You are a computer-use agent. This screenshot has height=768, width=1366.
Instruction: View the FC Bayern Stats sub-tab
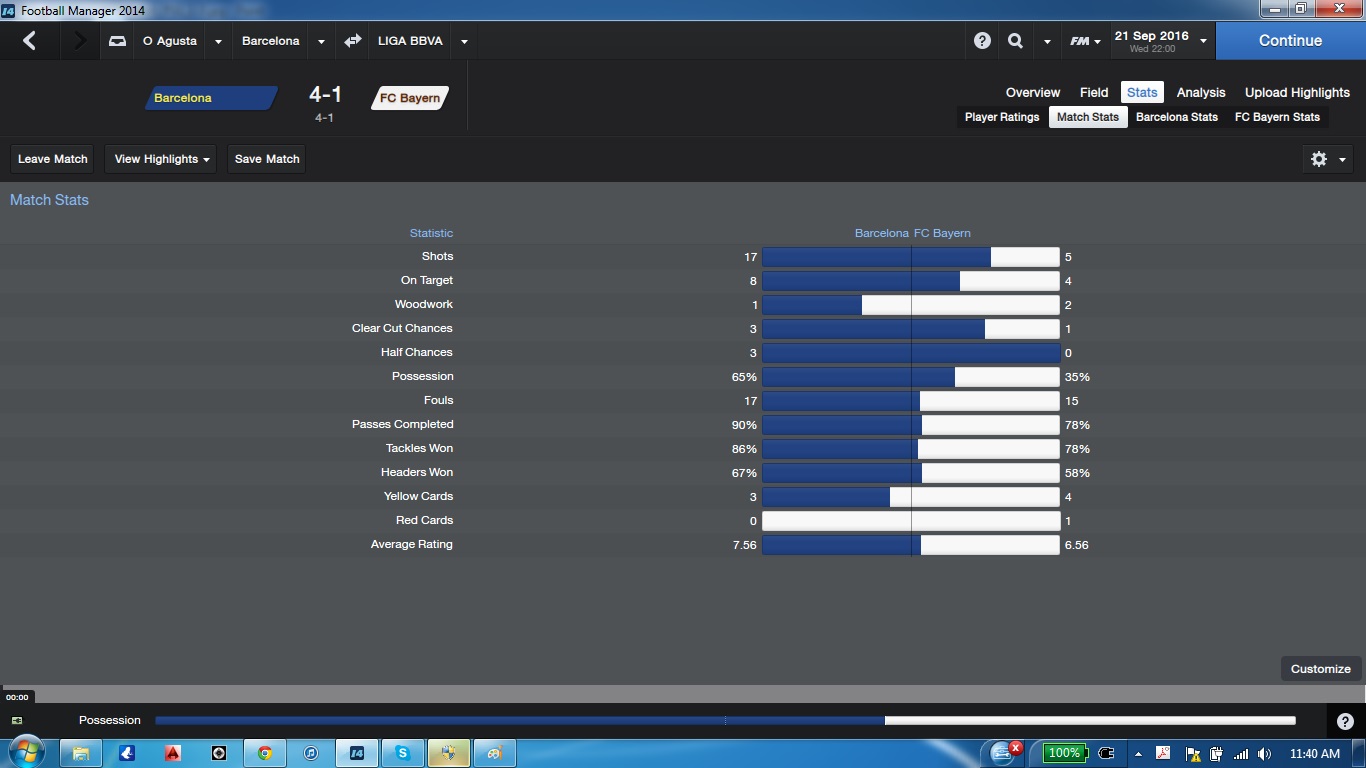click(x=1277, y=117)
